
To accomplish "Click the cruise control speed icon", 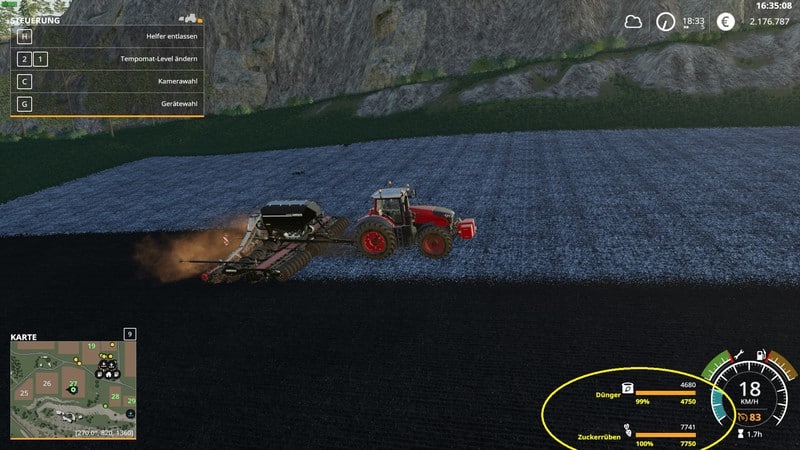I will (741, 417).
